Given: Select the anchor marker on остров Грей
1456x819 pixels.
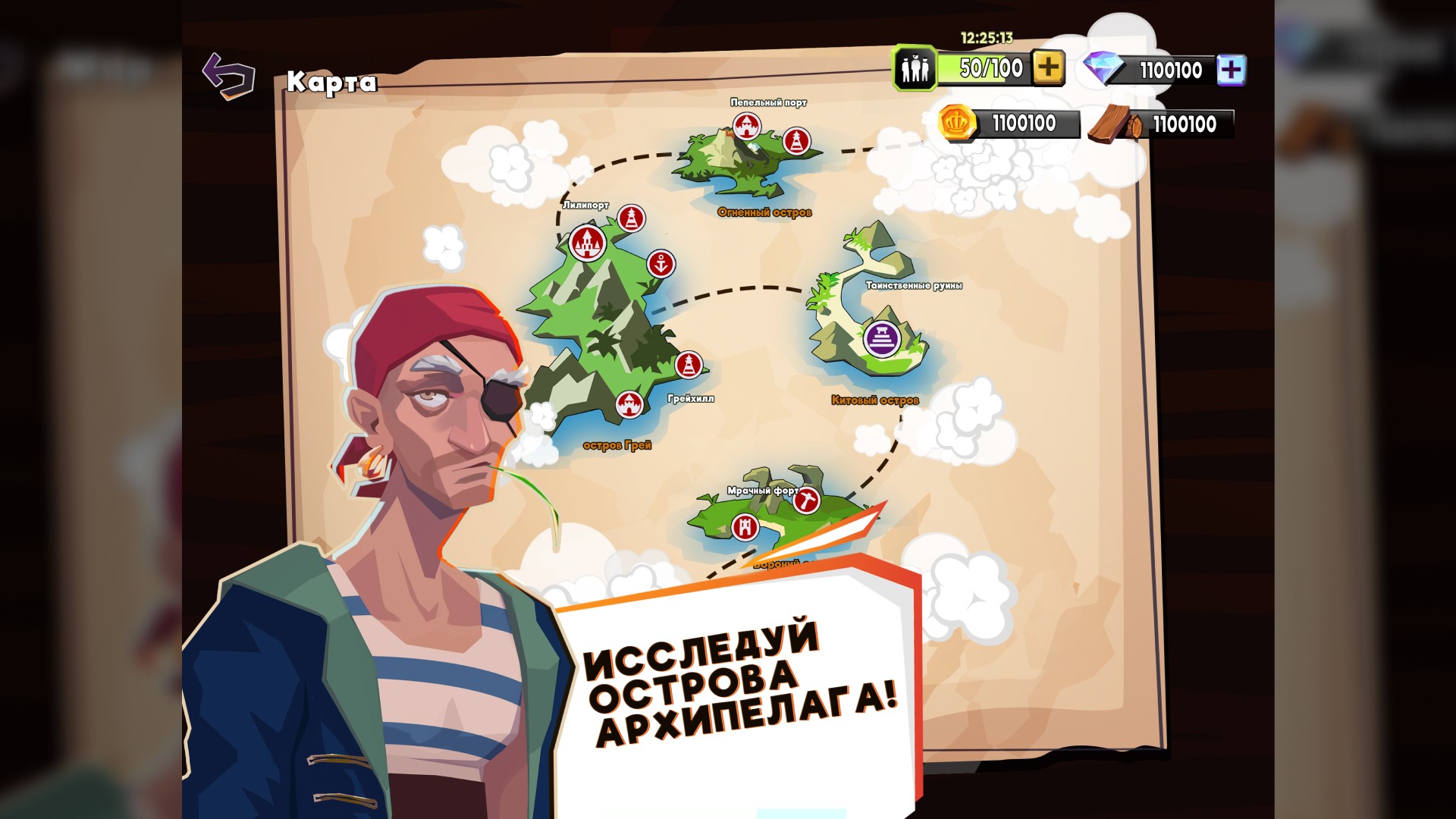Looking at the screenshot, I should tap(661, 264).
